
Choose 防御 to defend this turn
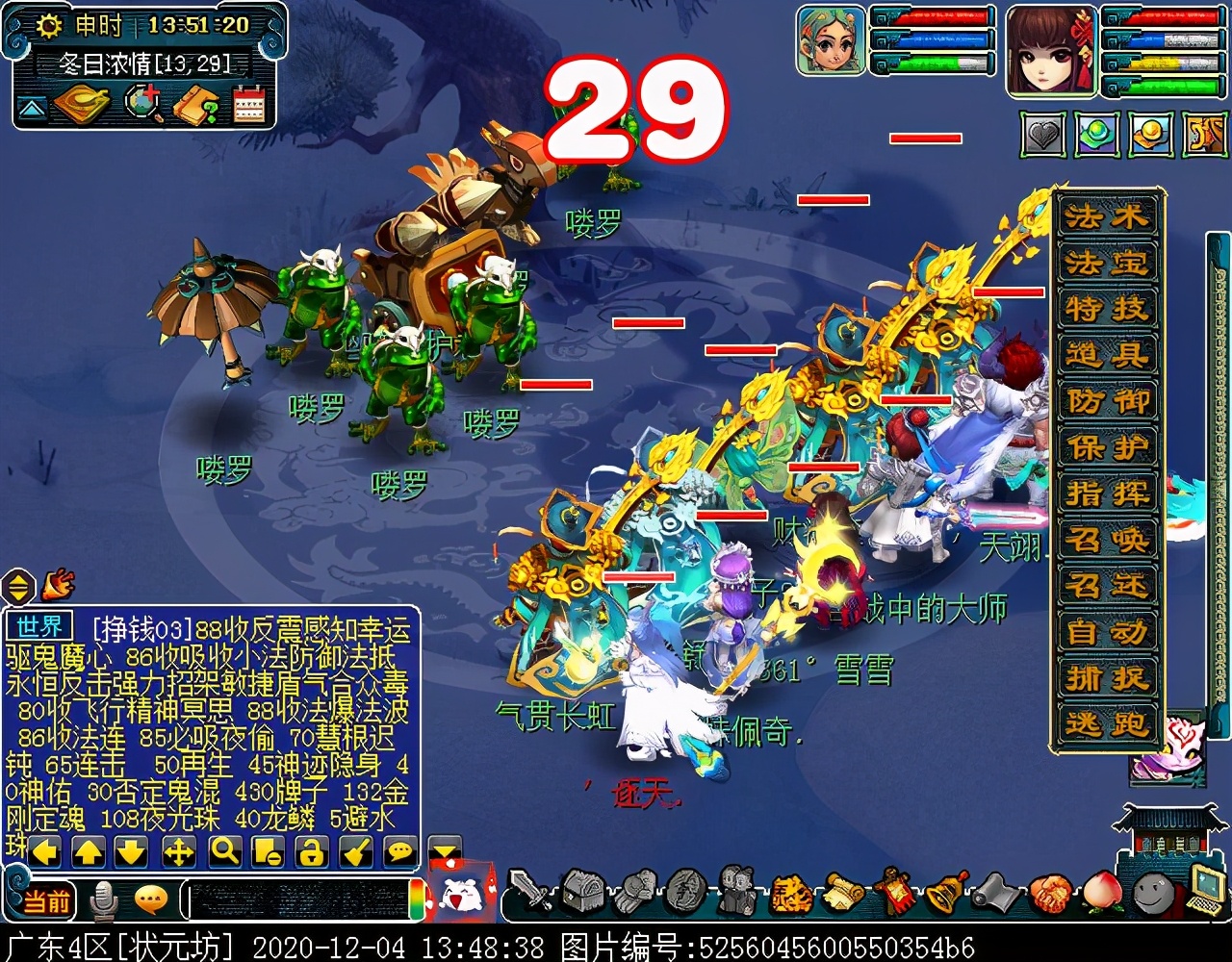(1107, 401)
